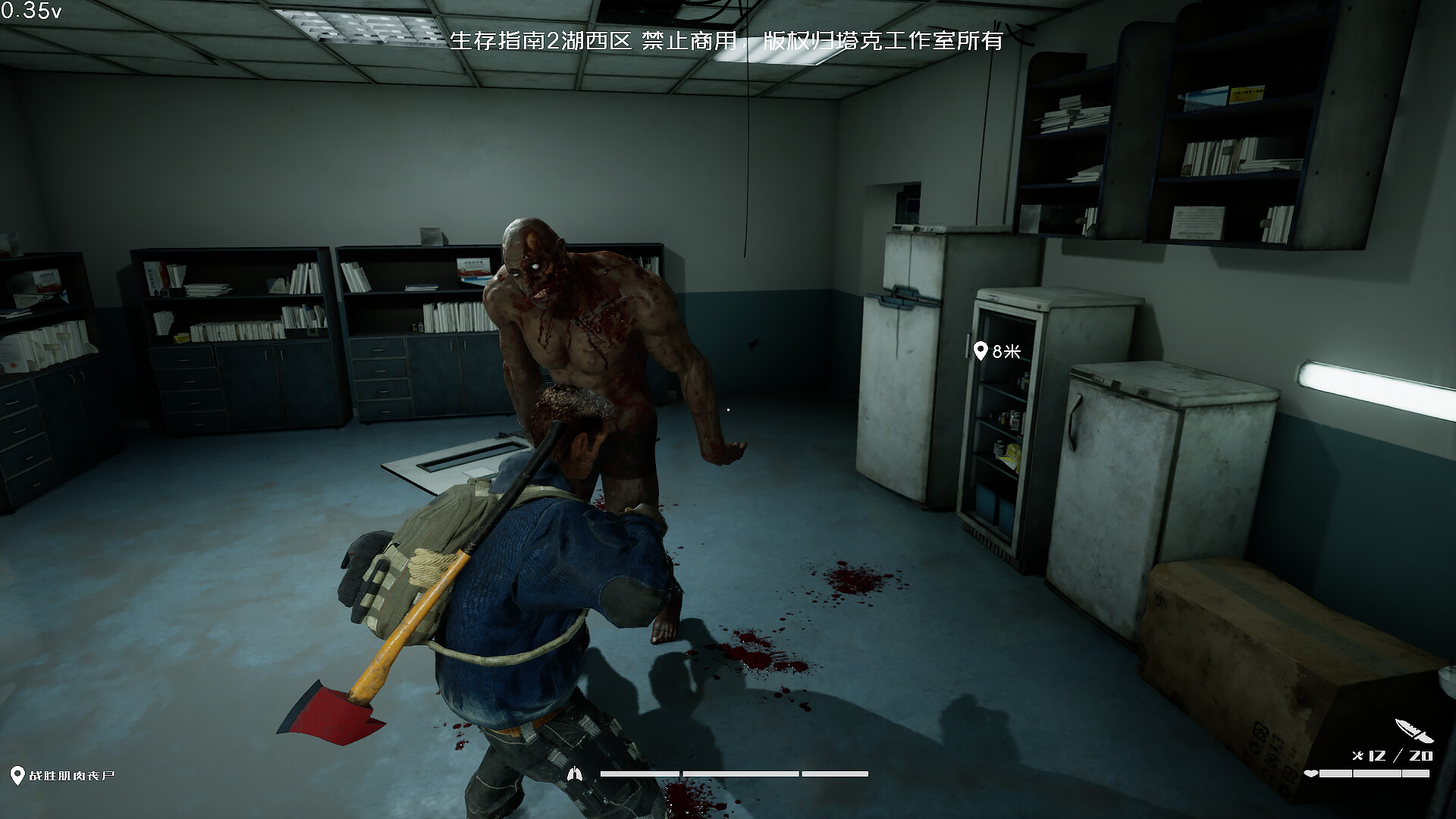
Task: Click the middle stamina bar segment
Action: click(x=741, y=773)
